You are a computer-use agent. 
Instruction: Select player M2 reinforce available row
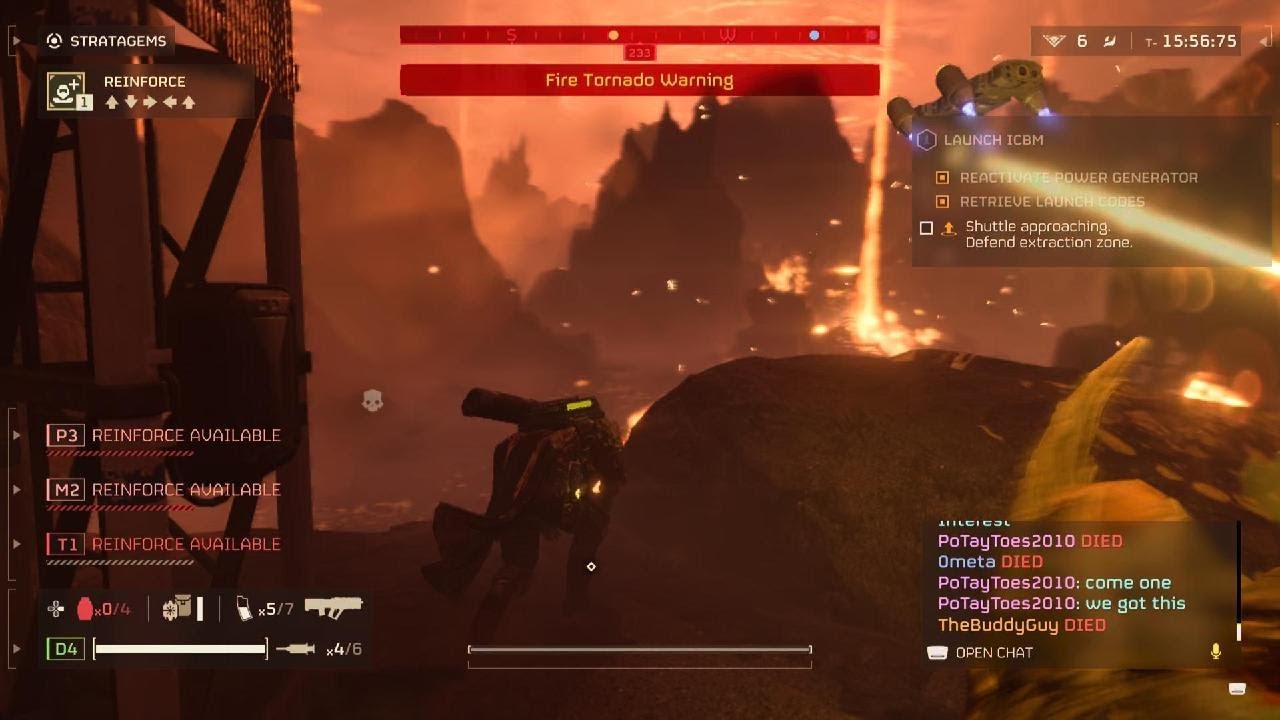tap(165, 490)
